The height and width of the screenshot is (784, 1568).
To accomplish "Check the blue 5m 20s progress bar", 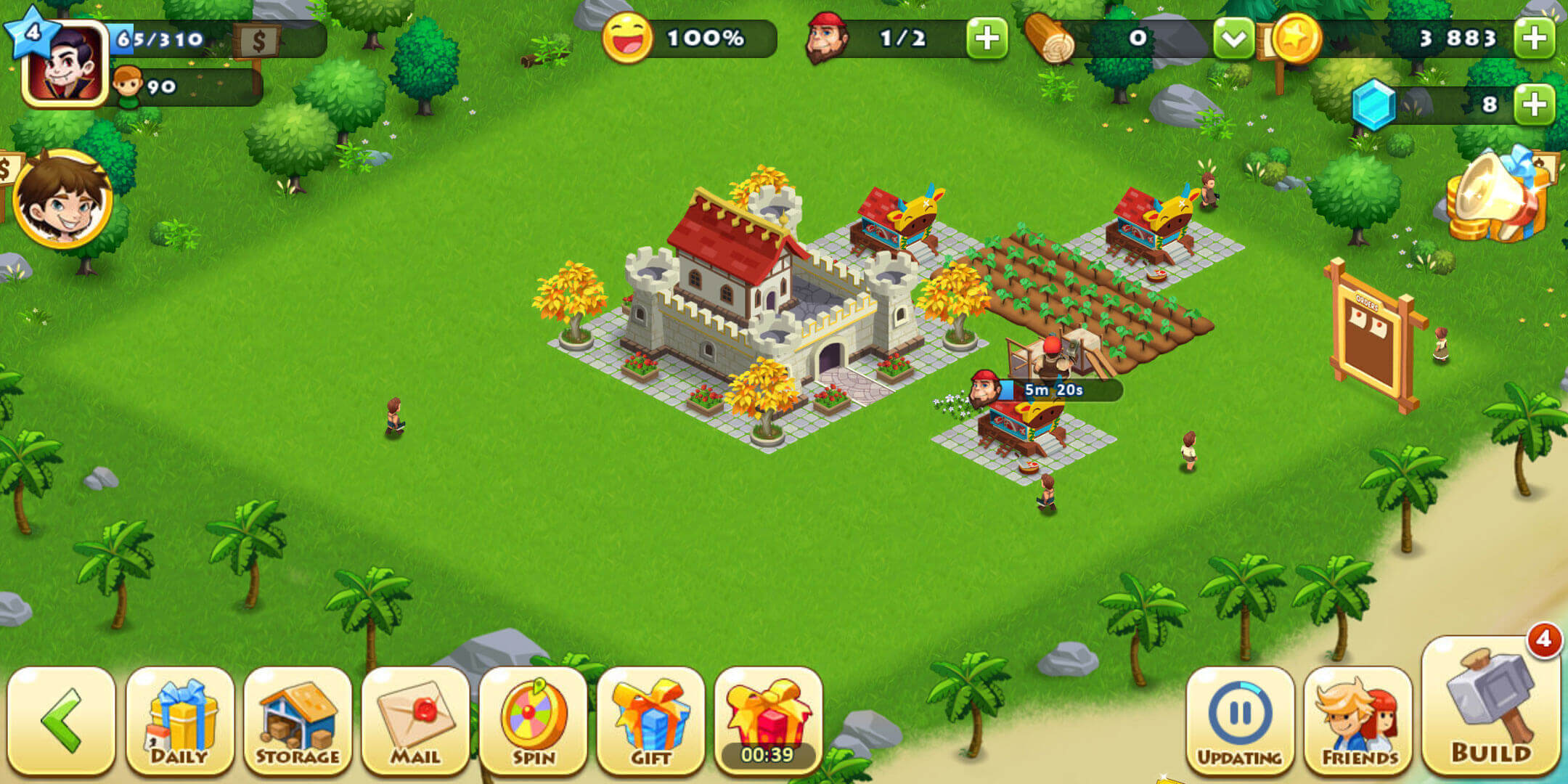I will pyautogui.click(x=1056, y=390).
